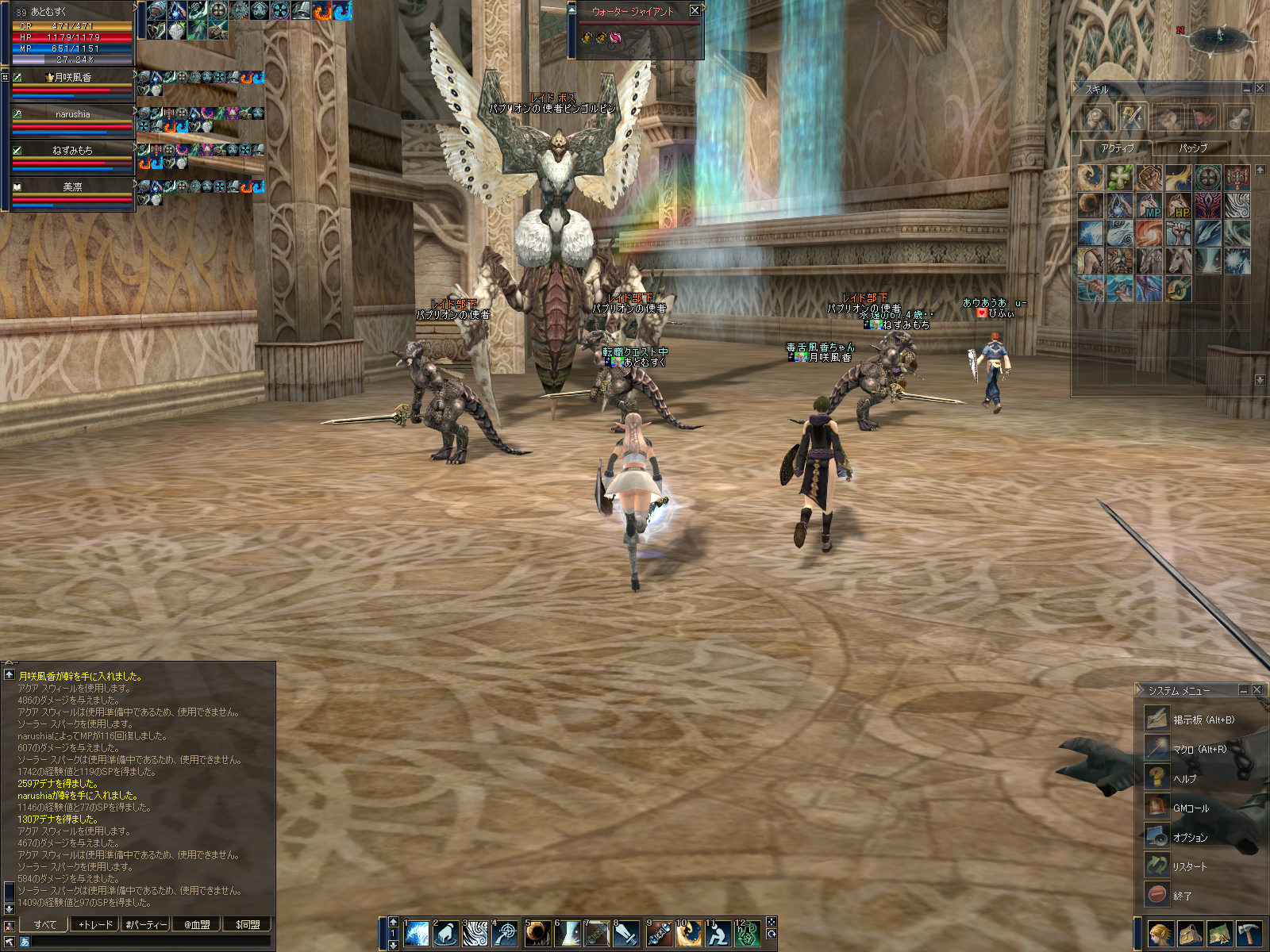
Task: Open the ヘルプ help entry
Action: [x=1184, y=778]
